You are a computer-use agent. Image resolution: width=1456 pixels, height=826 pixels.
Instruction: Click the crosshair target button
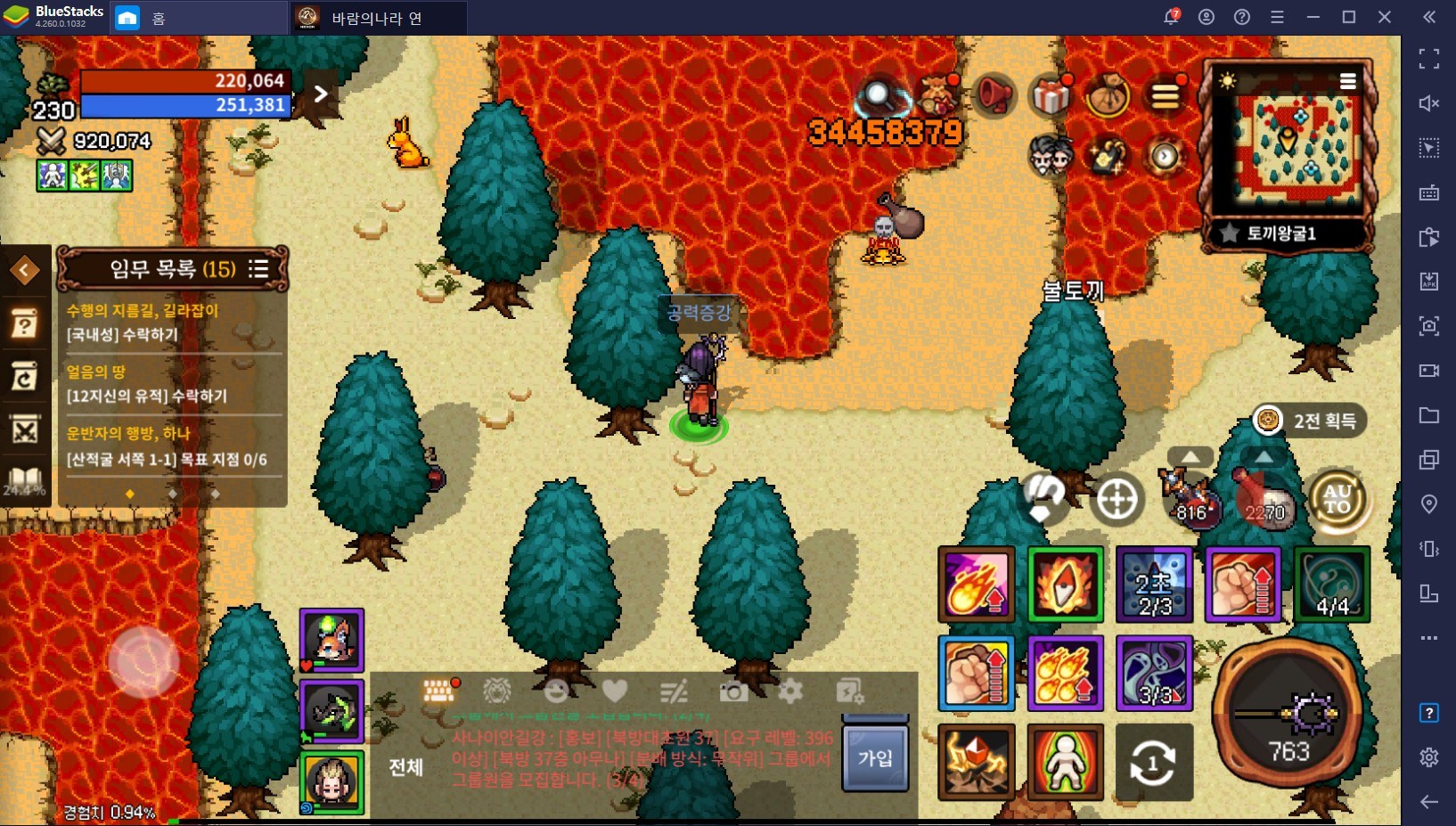pyautogui.click(x=1117, y=500)
